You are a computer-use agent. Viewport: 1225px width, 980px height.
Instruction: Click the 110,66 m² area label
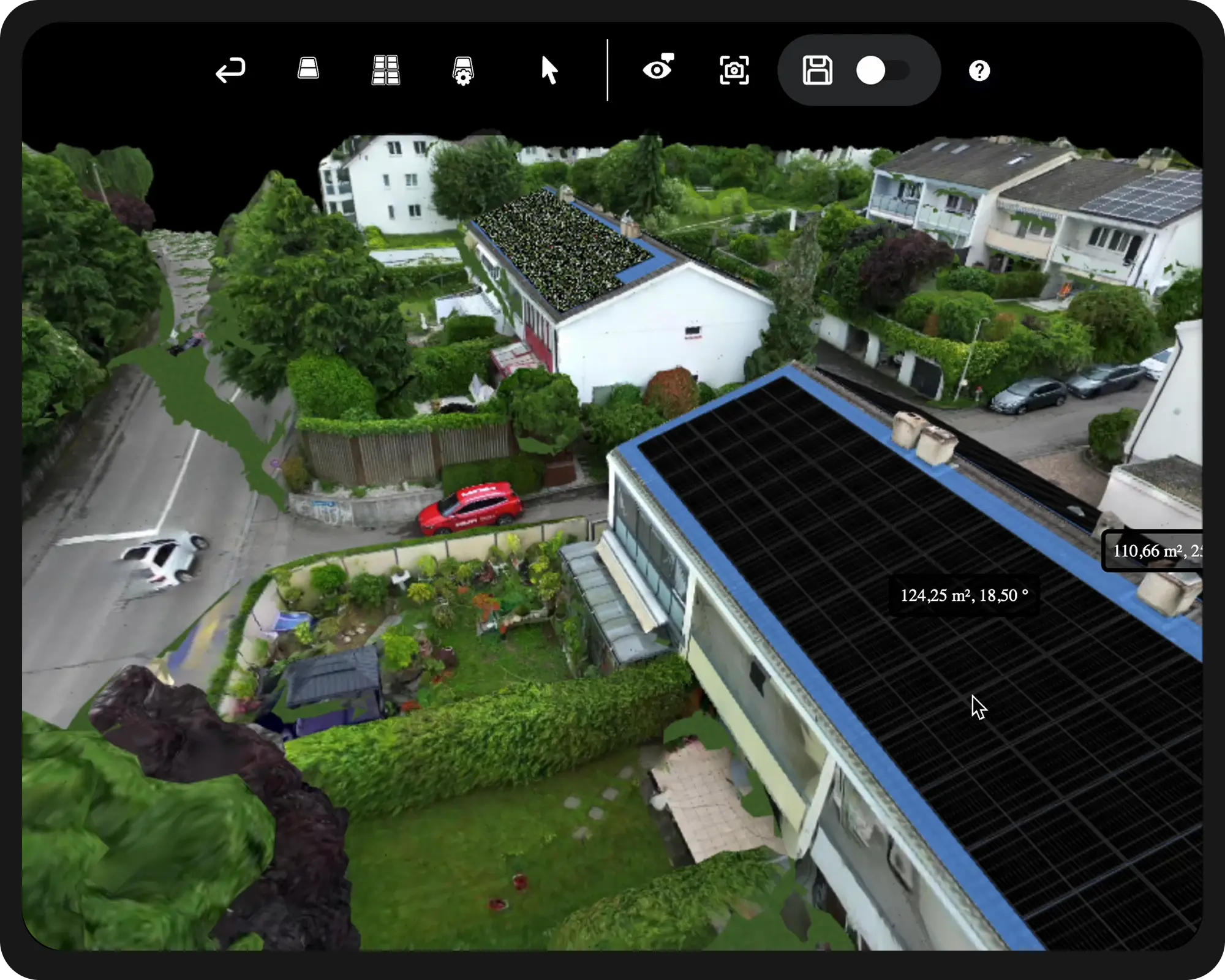point(1164,551)
